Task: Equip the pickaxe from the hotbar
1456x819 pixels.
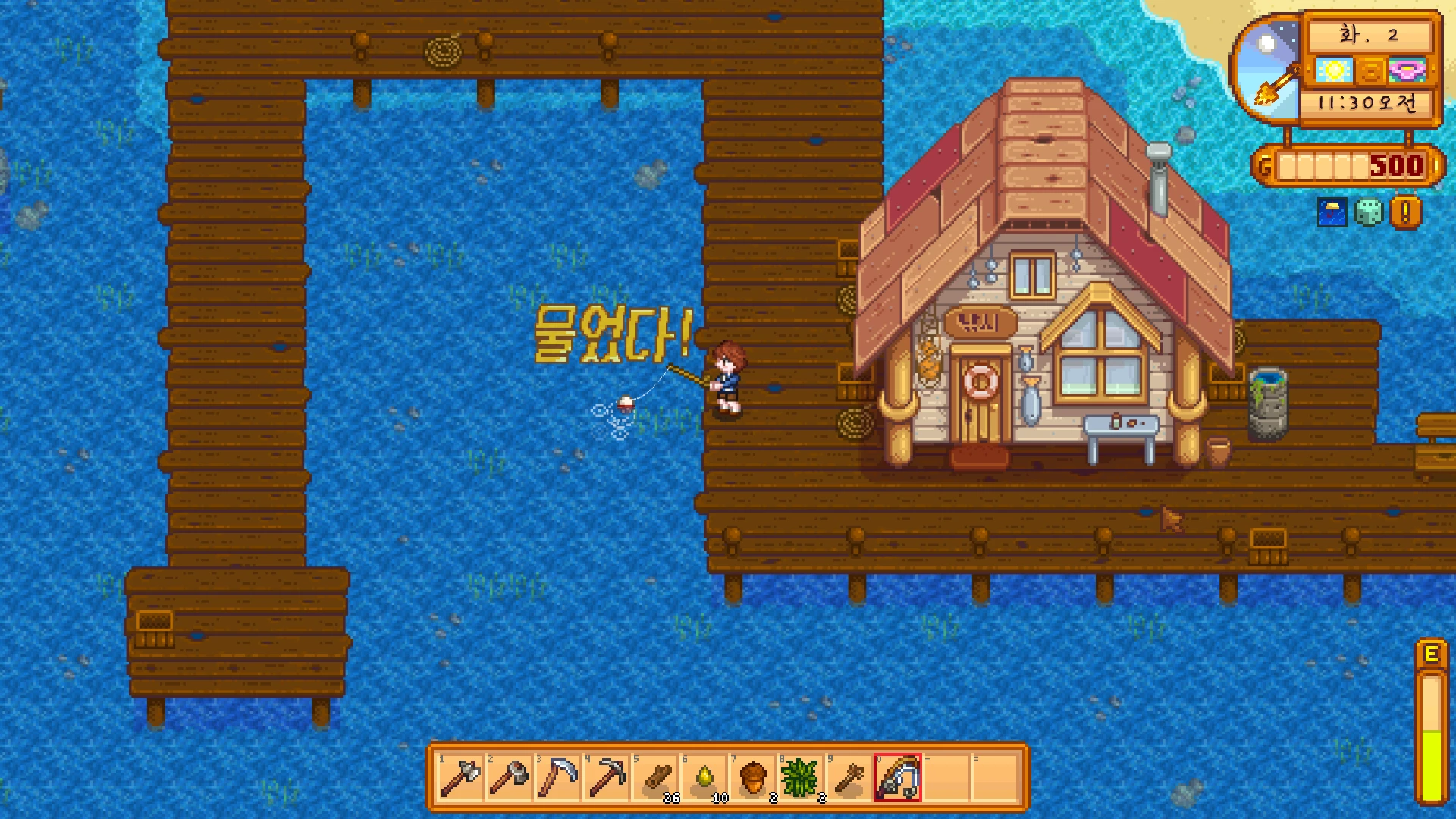Action: [x=607, y=777]
